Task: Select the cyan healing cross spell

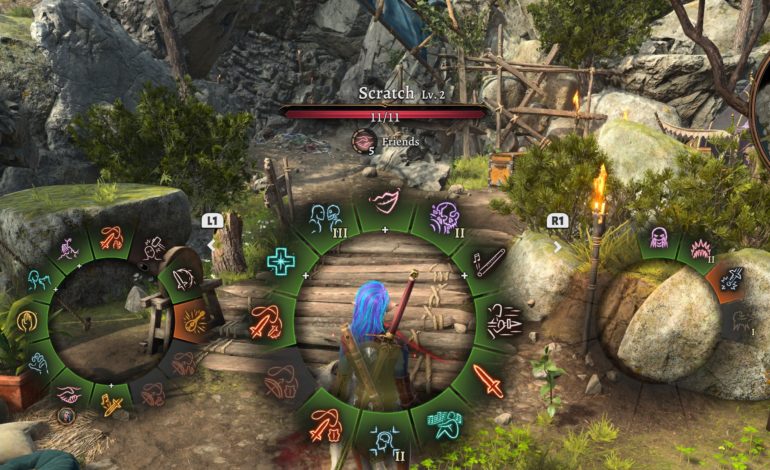Action: (281, 262)
